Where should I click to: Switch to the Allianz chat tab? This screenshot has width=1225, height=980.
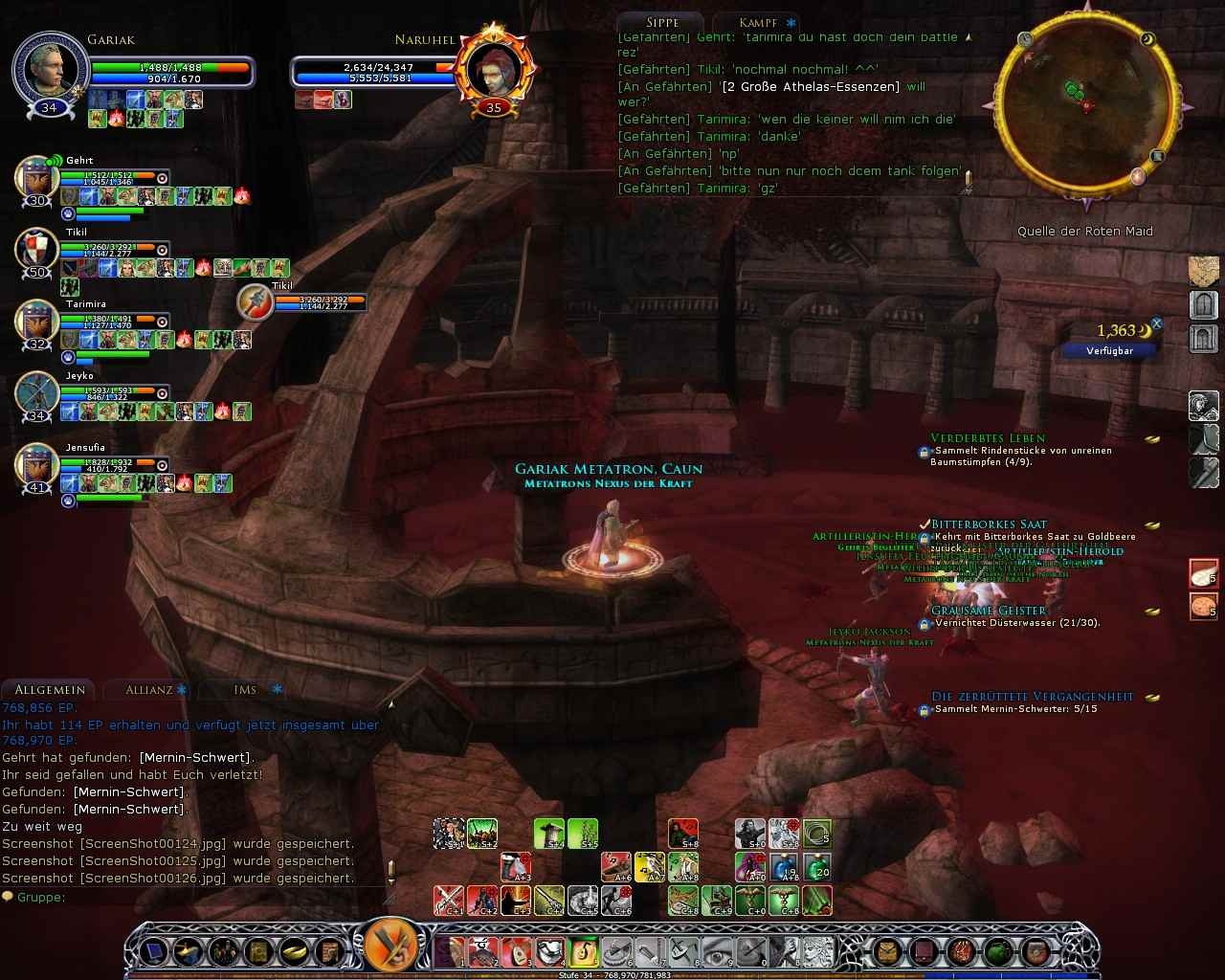point(149,689)
